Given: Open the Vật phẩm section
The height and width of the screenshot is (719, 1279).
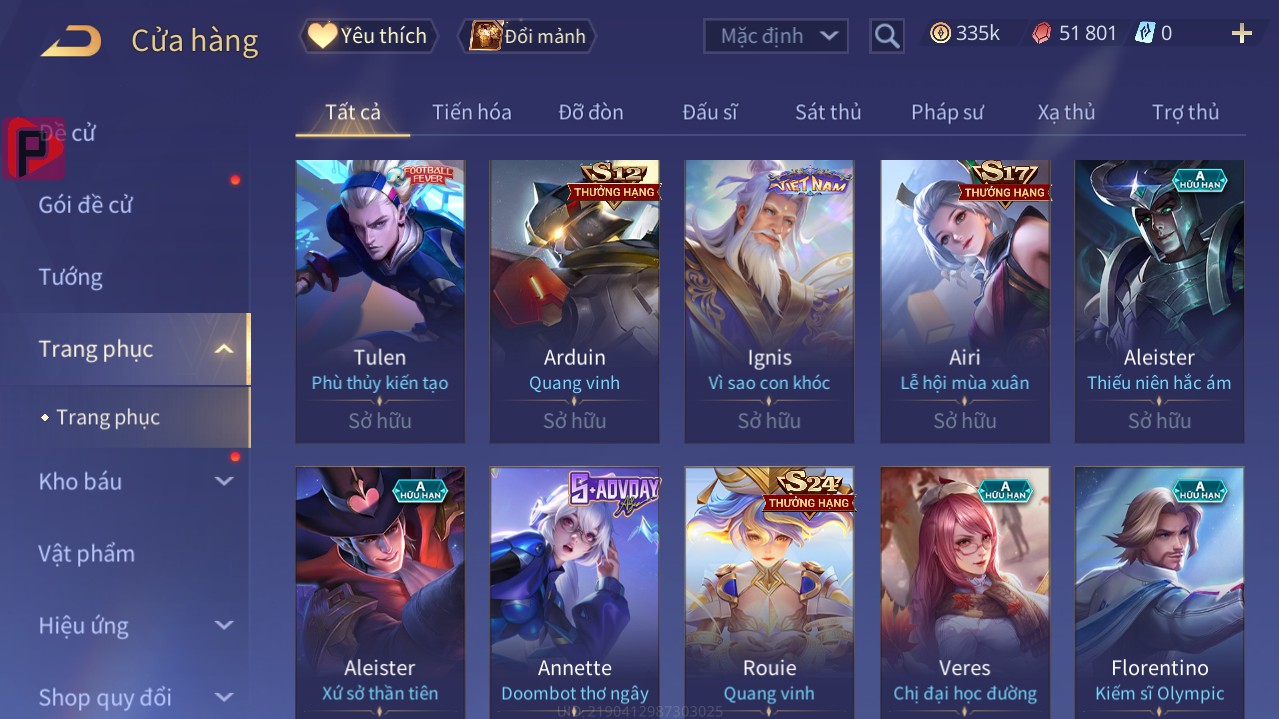Looking at the screenshot, I should pyautogui.click(x=86, y=553).
